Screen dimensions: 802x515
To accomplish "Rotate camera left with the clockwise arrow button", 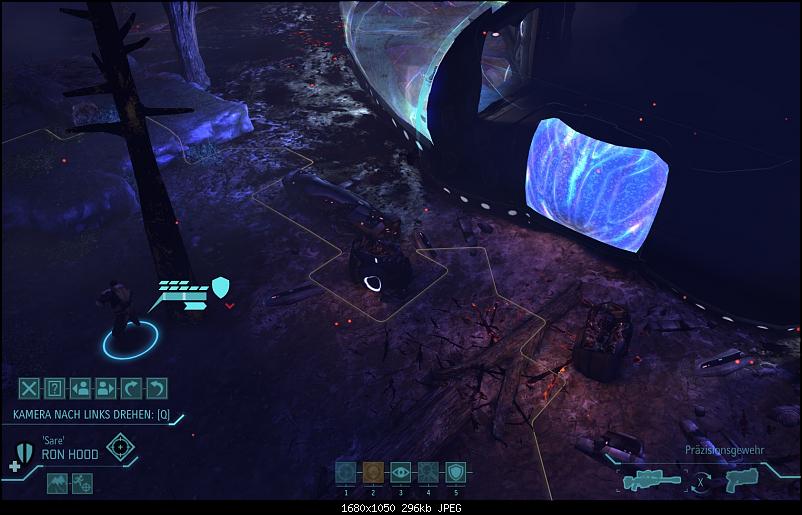I will [x=133, y=388].
